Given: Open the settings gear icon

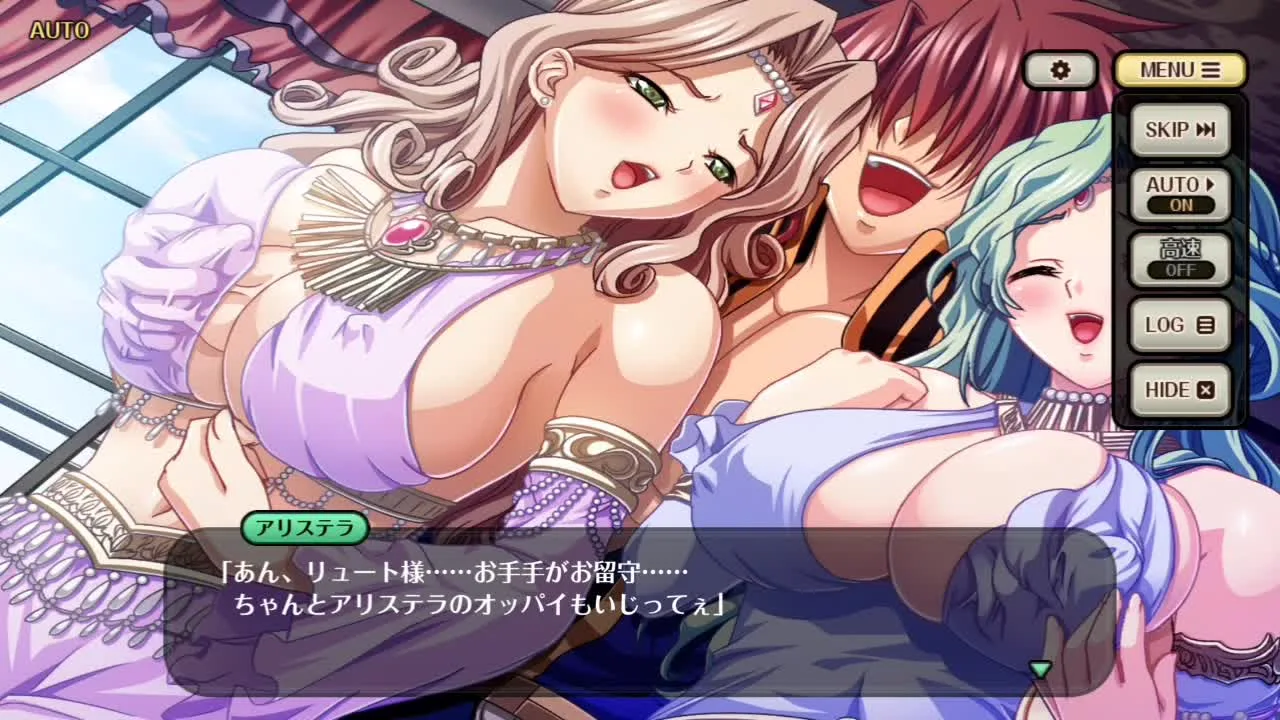Looking at the screenshot, I should 1059,68.
